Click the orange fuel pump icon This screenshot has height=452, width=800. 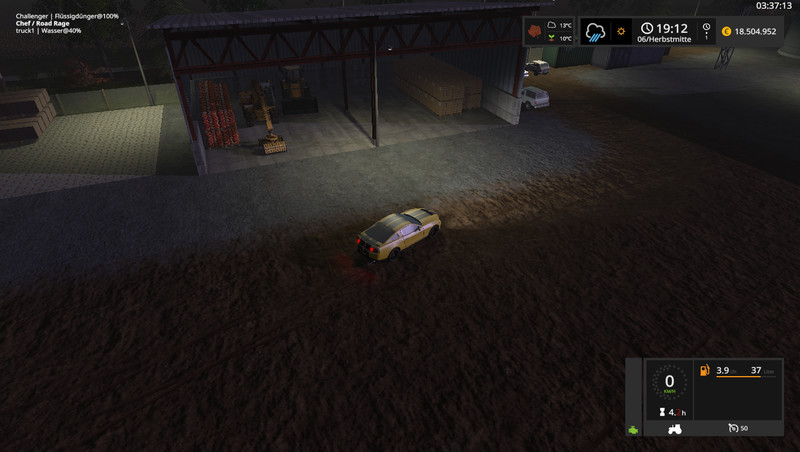(x=704, y=370)
